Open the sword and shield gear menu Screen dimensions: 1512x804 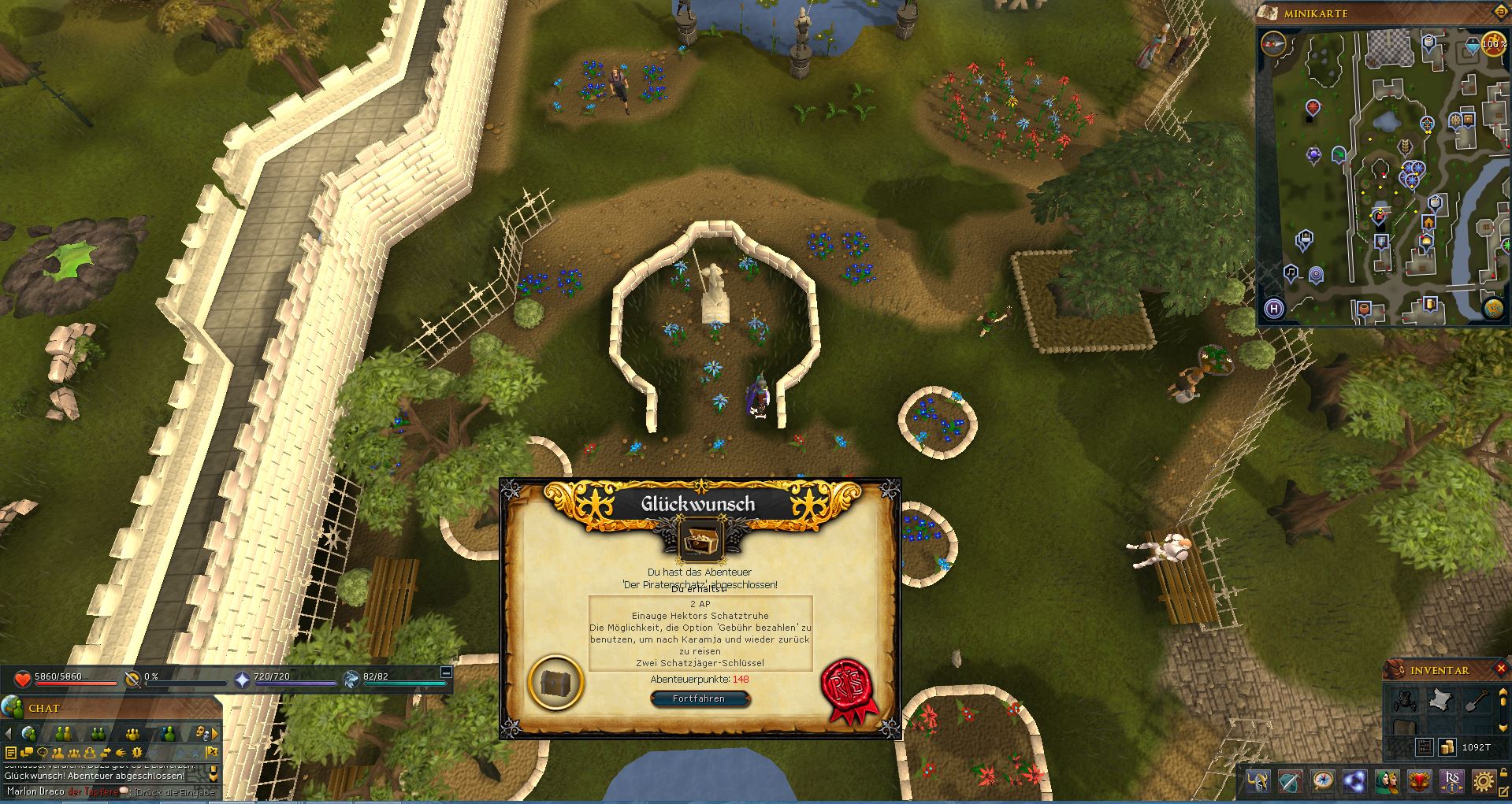click(x=1291, y=782)
